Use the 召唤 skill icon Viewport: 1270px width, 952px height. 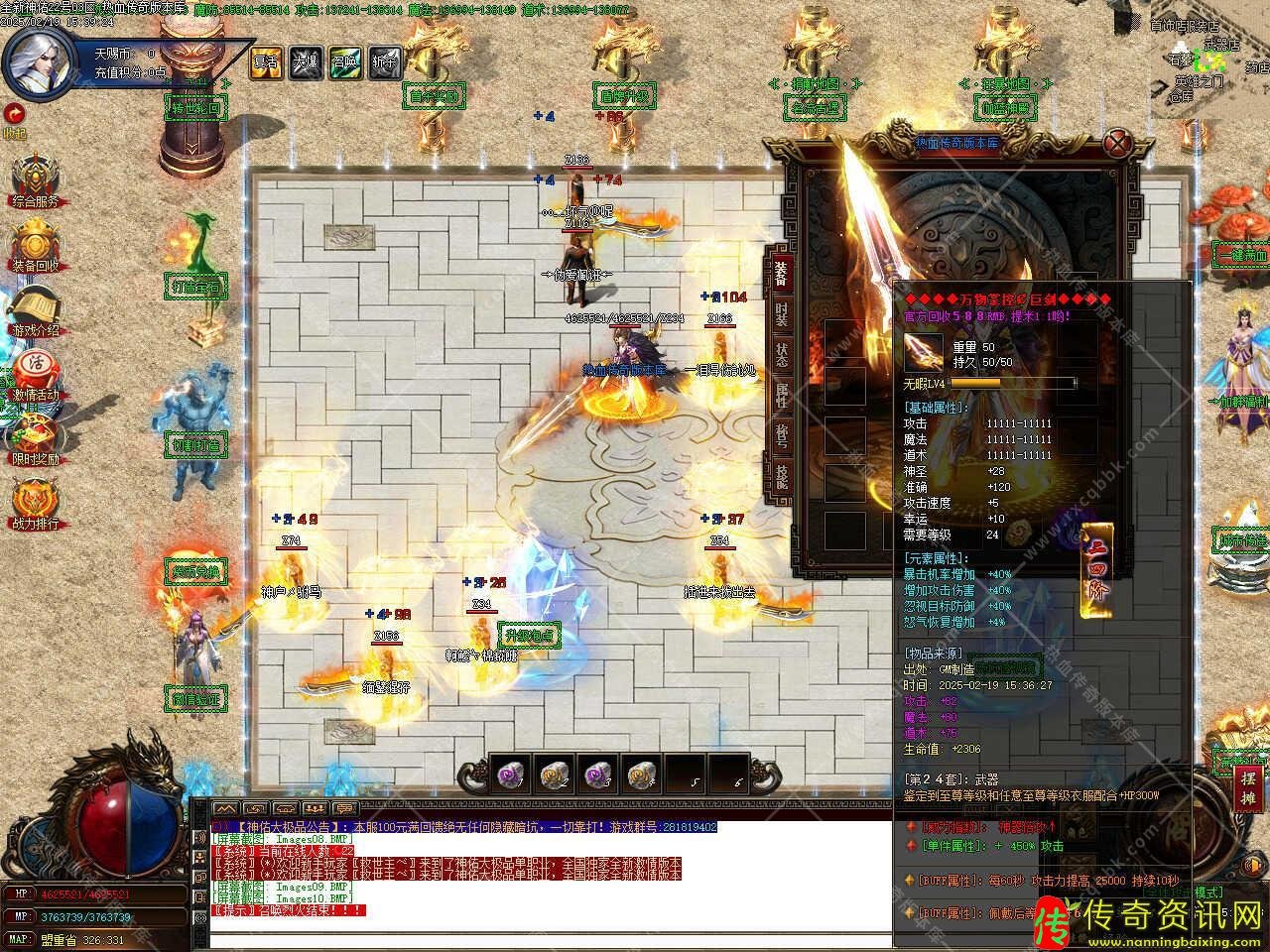point(344,61)
